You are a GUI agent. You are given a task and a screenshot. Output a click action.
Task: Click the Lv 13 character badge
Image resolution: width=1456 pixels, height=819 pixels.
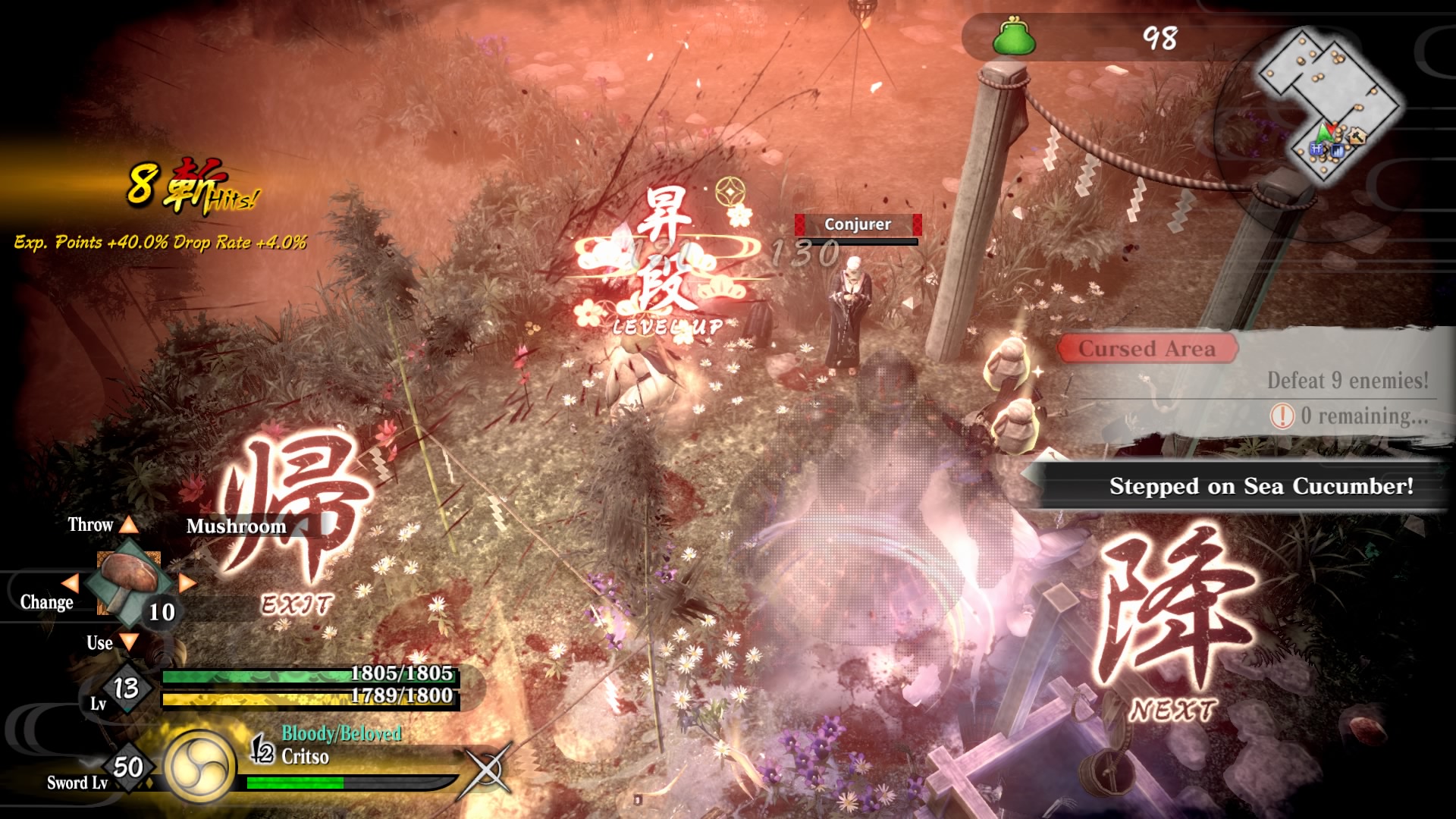point(126,689)
